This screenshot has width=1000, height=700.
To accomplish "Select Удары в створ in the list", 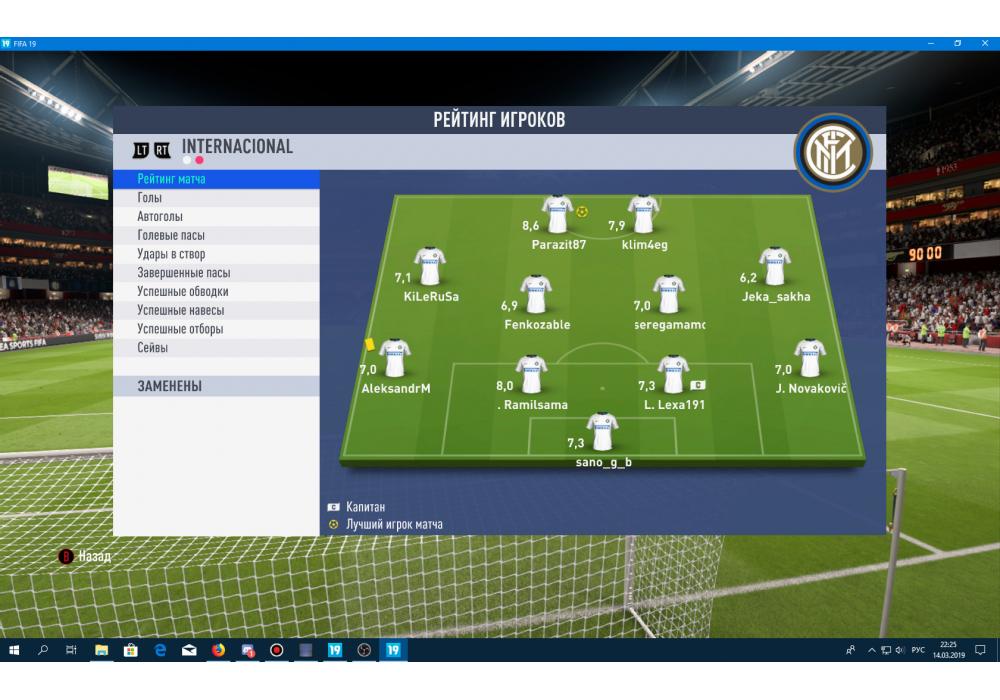I will (215, 254).
